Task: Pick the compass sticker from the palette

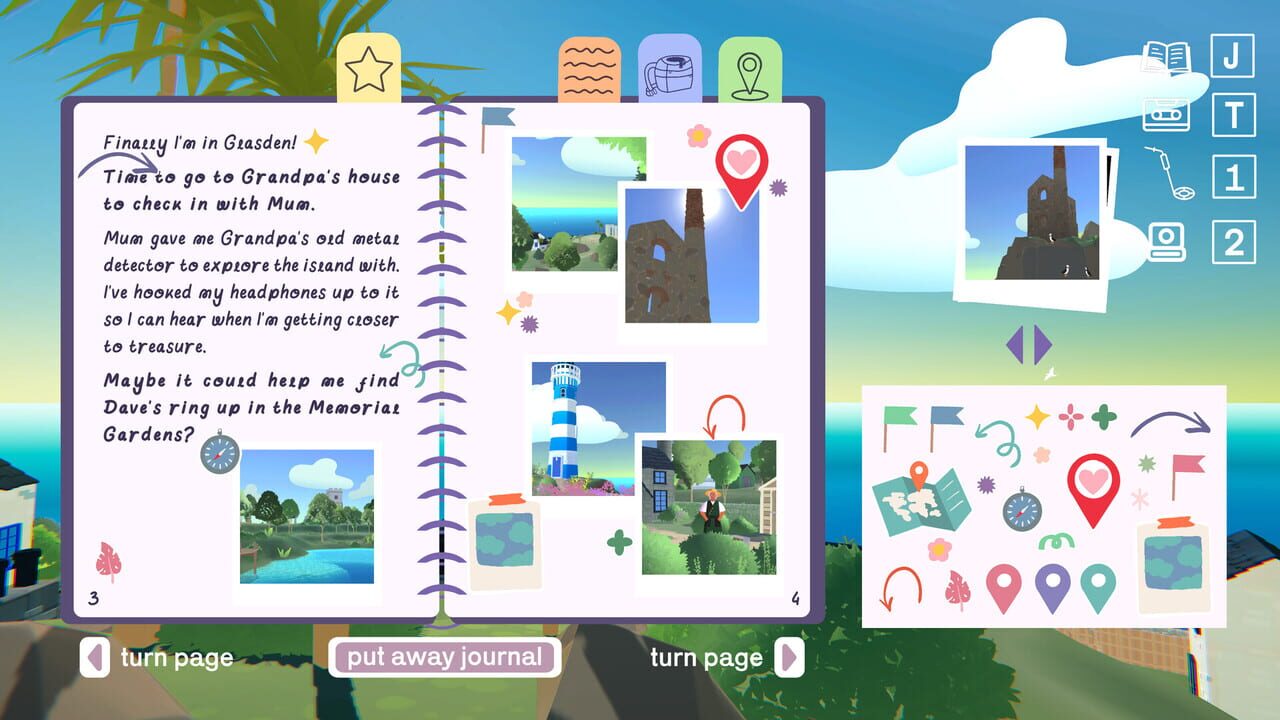Action: pyautogui.click(x=1022, y=510)
